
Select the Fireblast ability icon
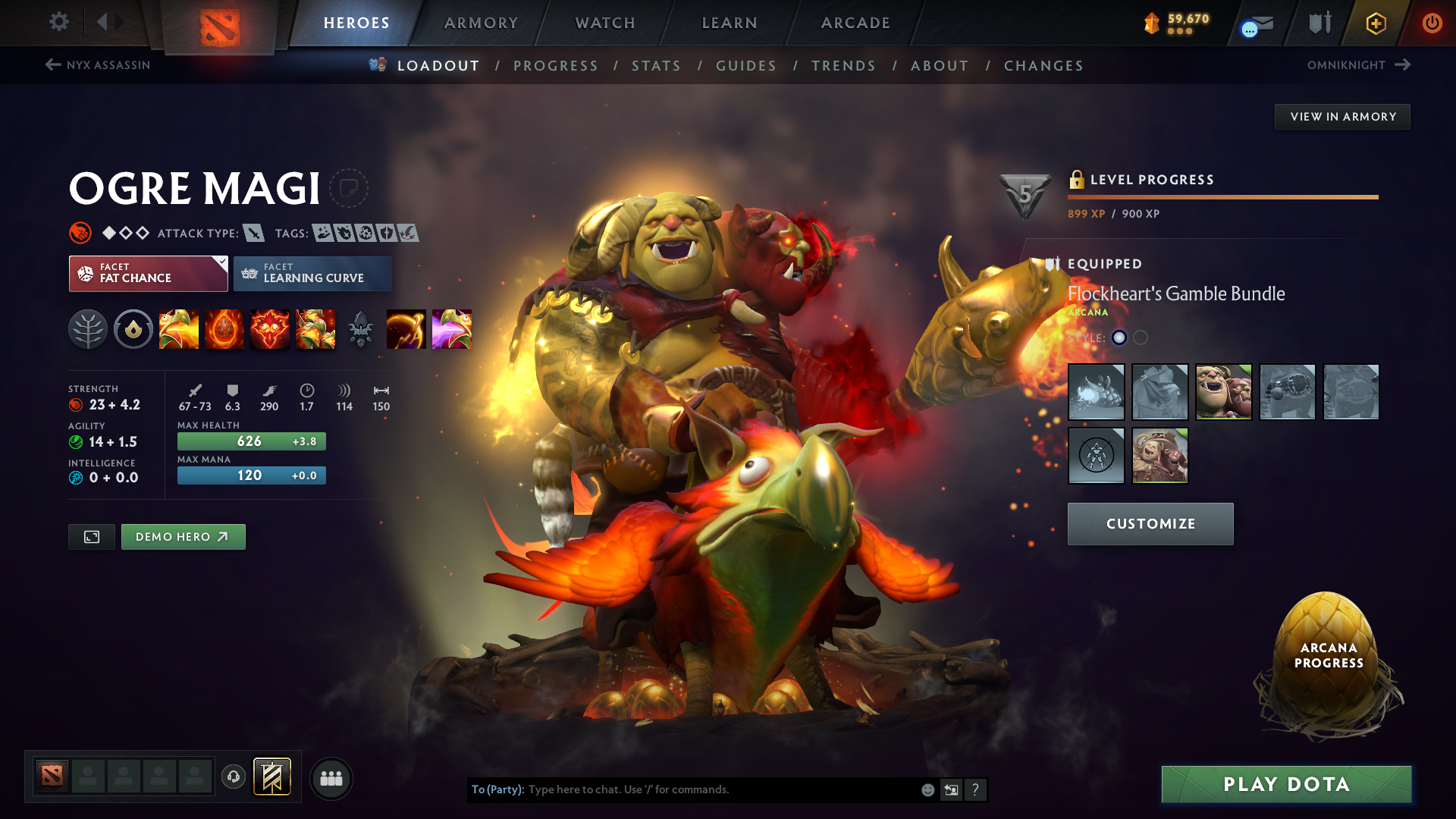pyautogui.click(x=179, y=329)
